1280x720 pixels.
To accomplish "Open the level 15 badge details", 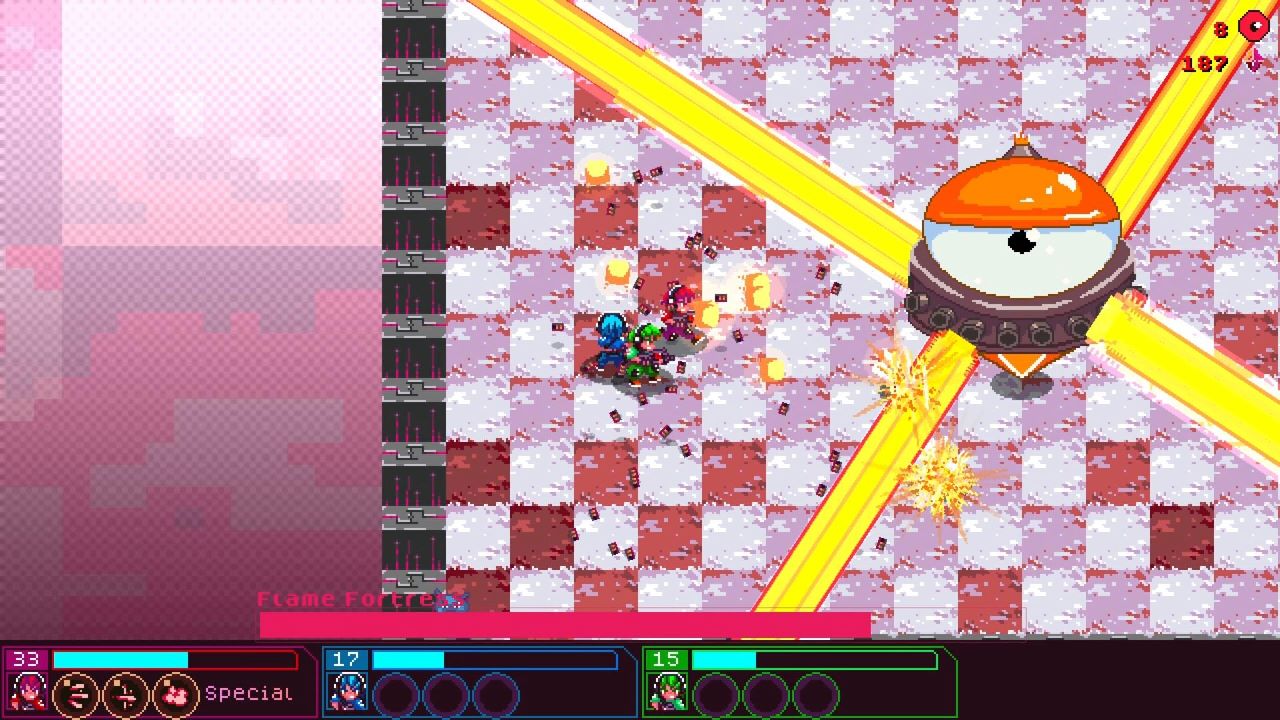I will (x=668, y=660).
